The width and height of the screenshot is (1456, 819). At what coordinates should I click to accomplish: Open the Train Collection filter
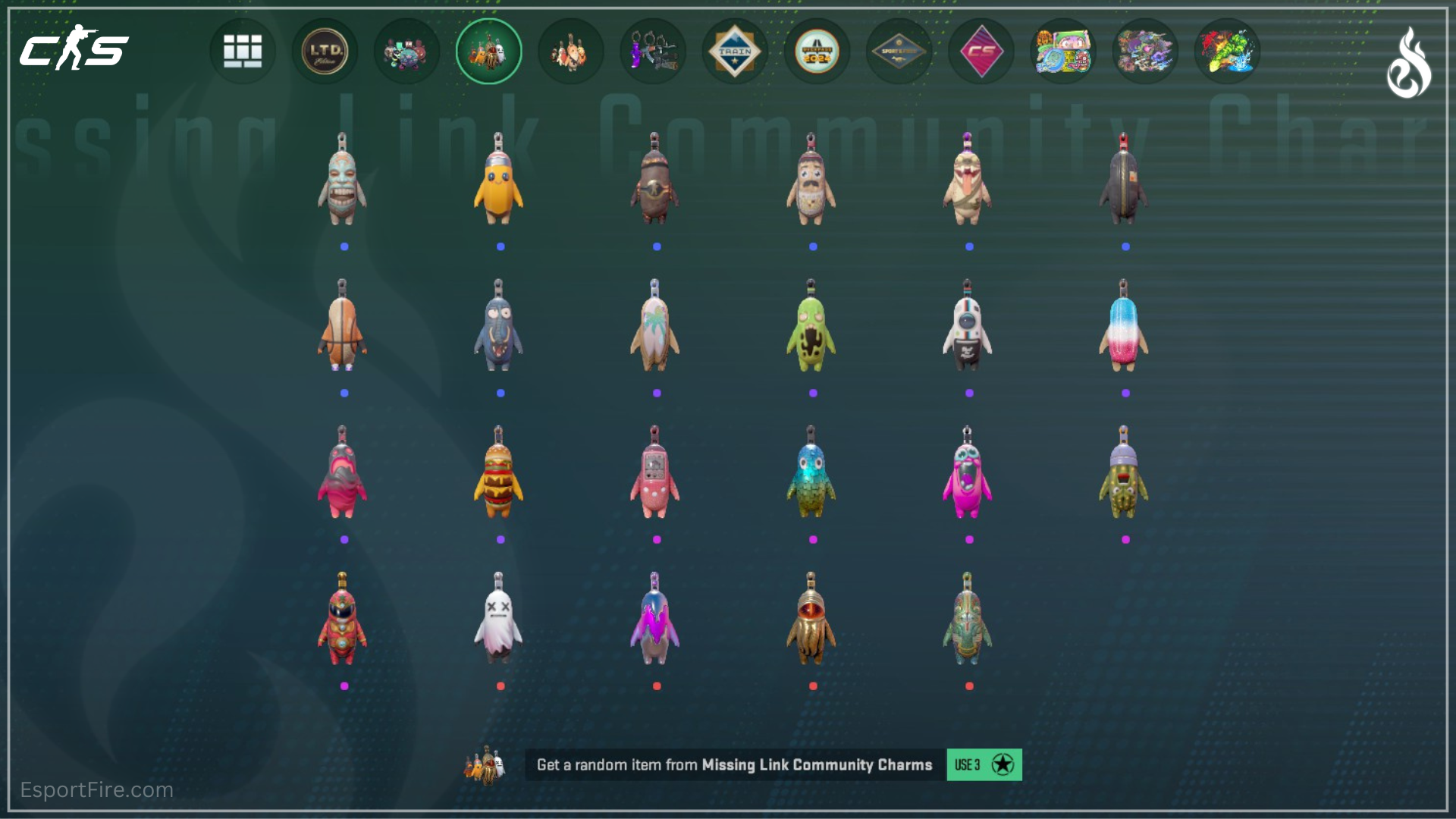(734, 50)
